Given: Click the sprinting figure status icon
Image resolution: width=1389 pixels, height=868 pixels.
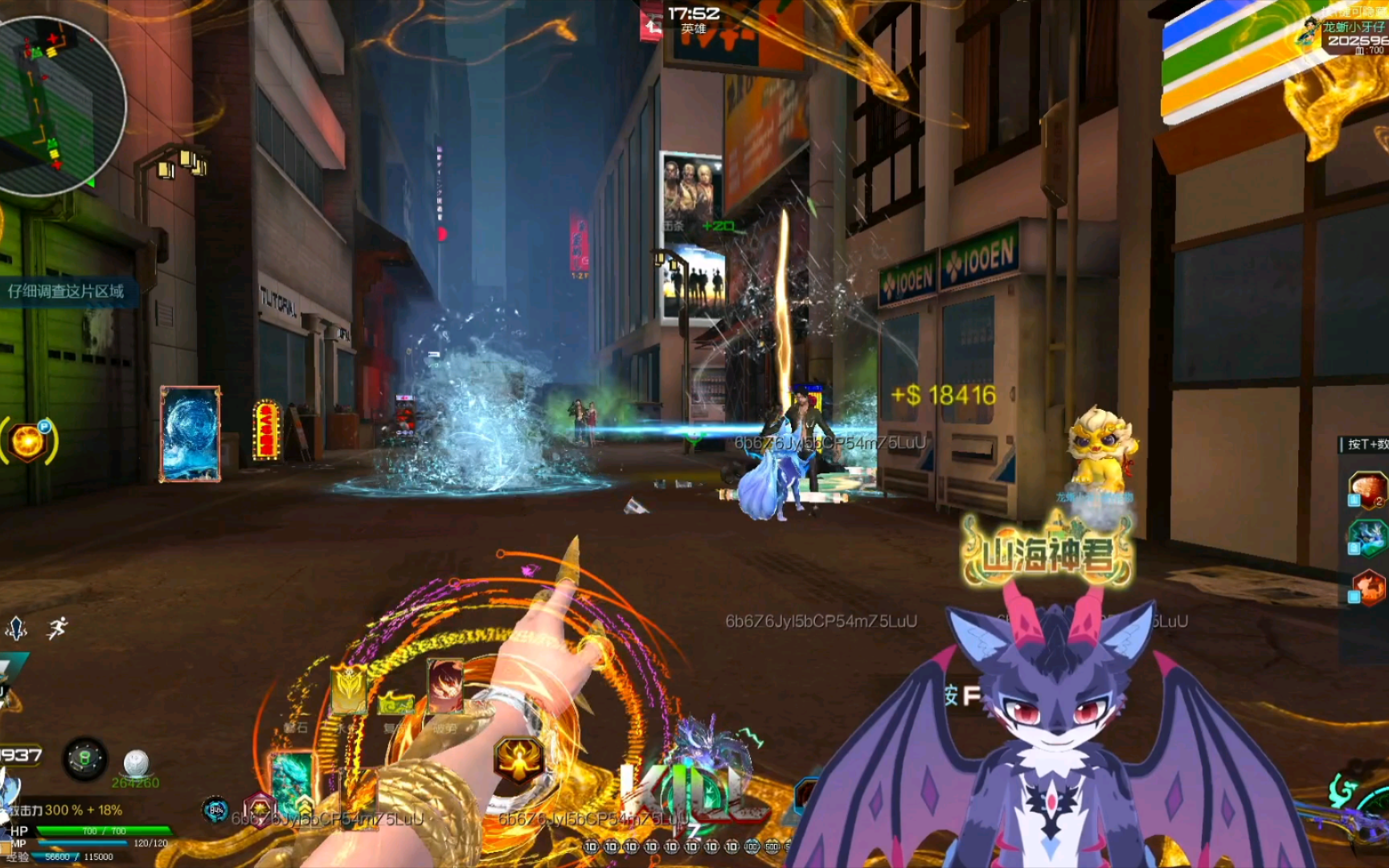Looking at the screenshot, I should click(x=57, y=628).
